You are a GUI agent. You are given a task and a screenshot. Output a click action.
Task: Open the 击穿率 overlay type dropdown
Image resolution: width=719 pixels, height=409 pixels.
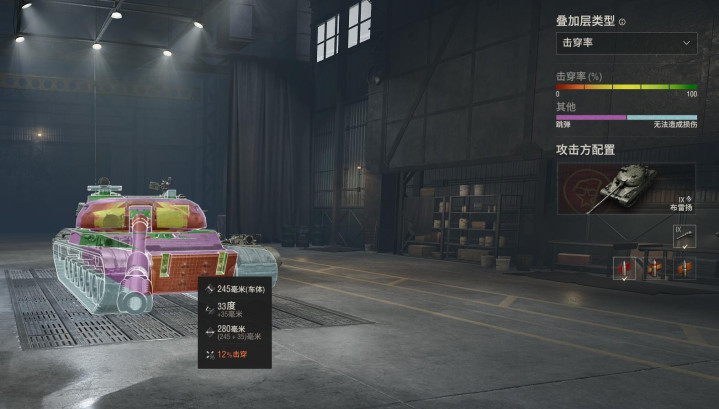[x=626, y=43]
